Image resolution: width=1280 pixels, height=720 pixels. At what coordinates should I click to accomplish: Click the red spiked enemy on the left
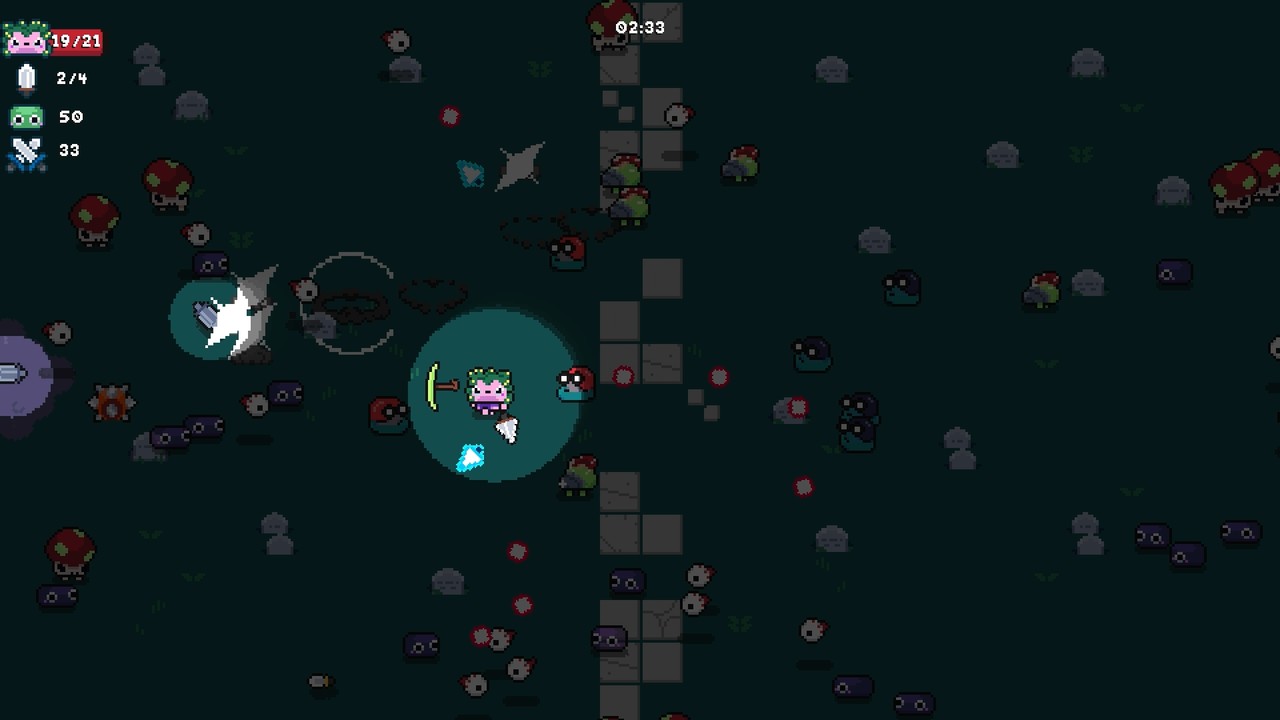(x=112, y=403)
